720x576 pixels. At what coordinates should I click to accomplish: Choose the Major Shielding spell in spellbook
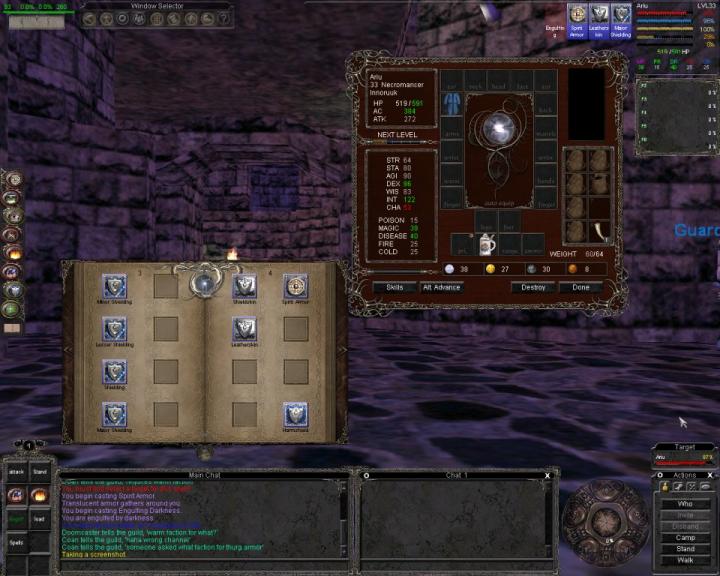pos(115,413)
